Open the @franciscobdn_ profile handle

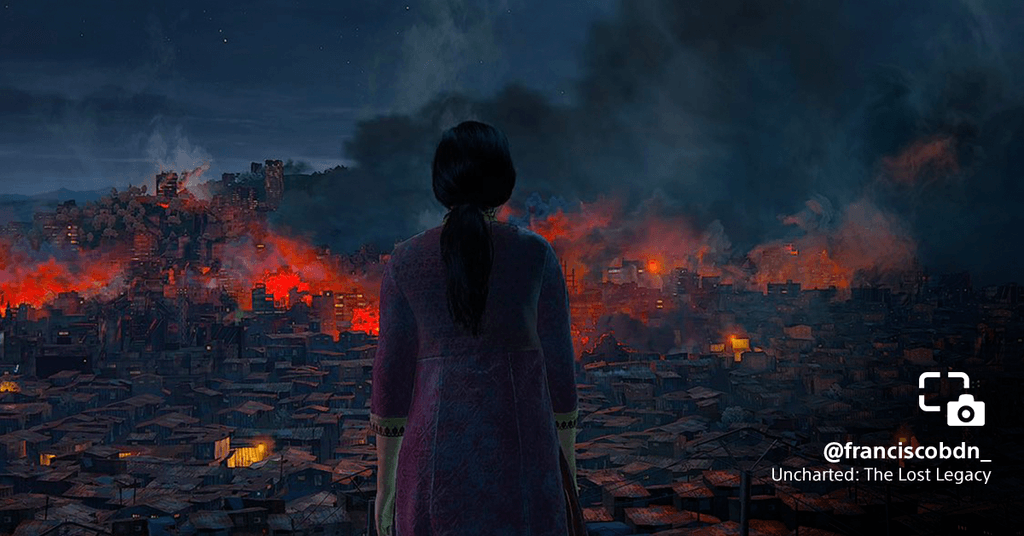907,450
